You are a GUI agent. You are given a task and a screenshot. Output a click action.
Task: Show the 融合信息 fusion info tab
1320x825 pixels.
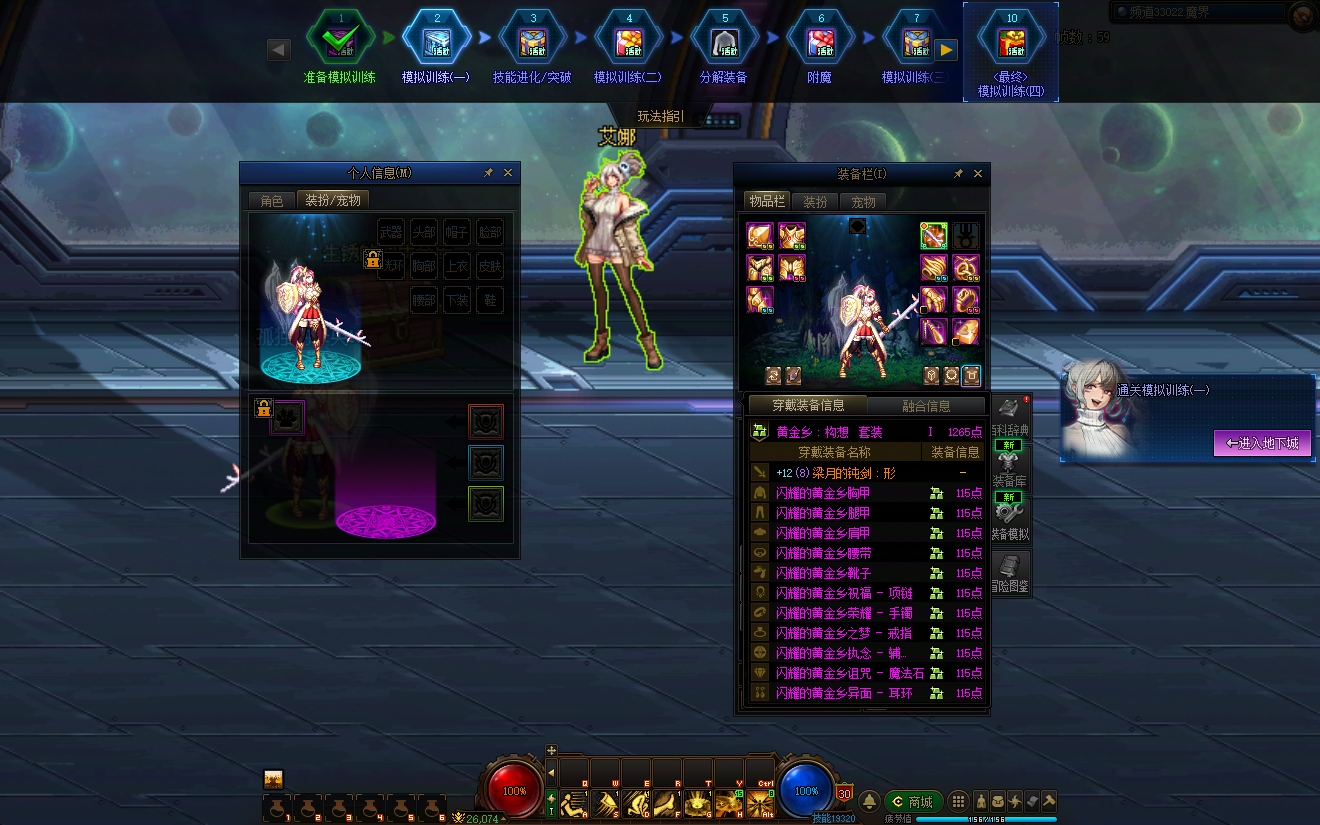pos(926,405)
